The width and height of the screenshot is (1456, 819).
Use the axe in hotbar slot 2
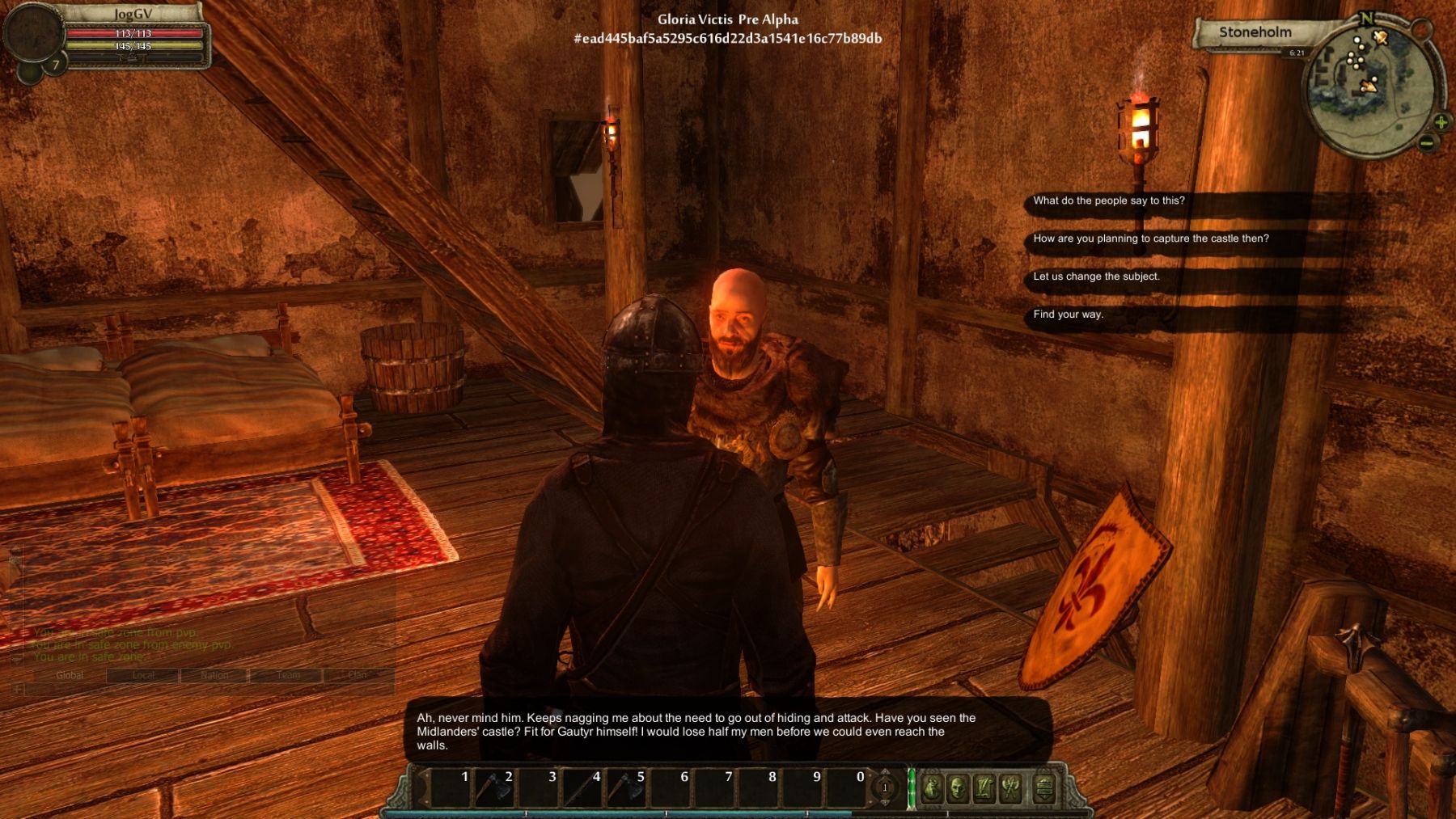(493, 788)
